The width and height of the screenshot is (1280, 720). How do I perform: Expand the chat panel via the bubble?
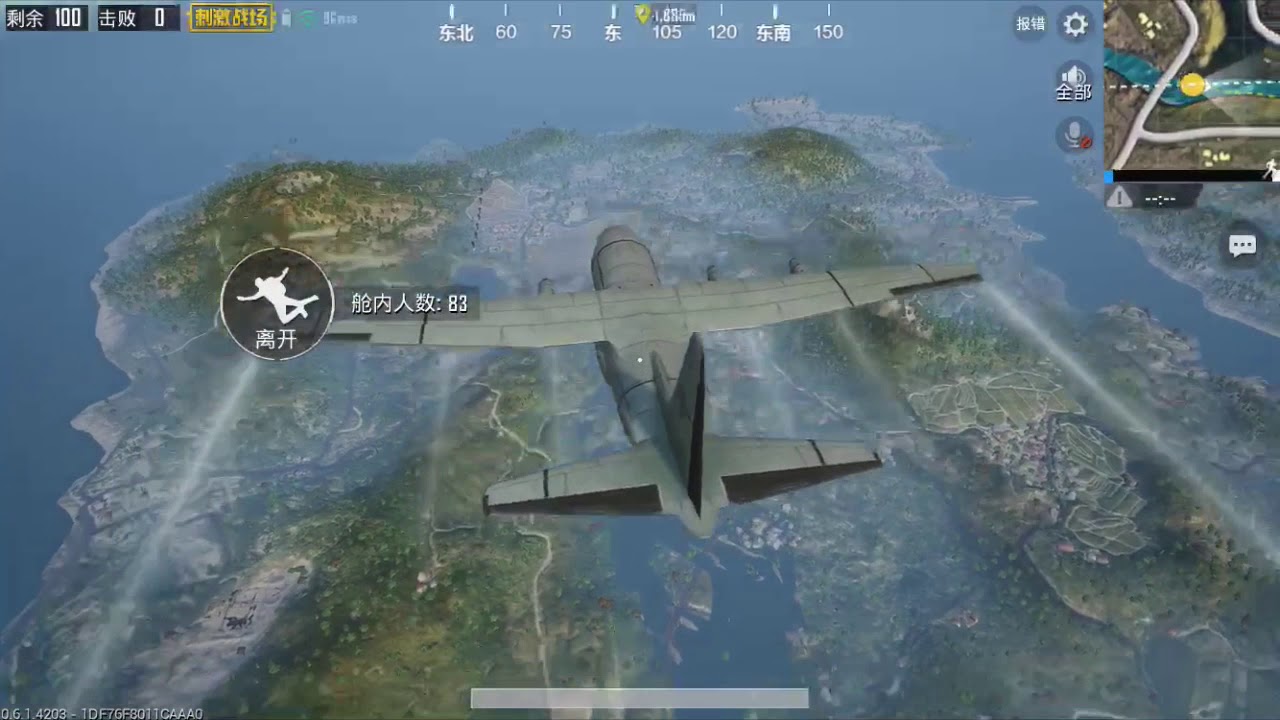(1242, 245)
